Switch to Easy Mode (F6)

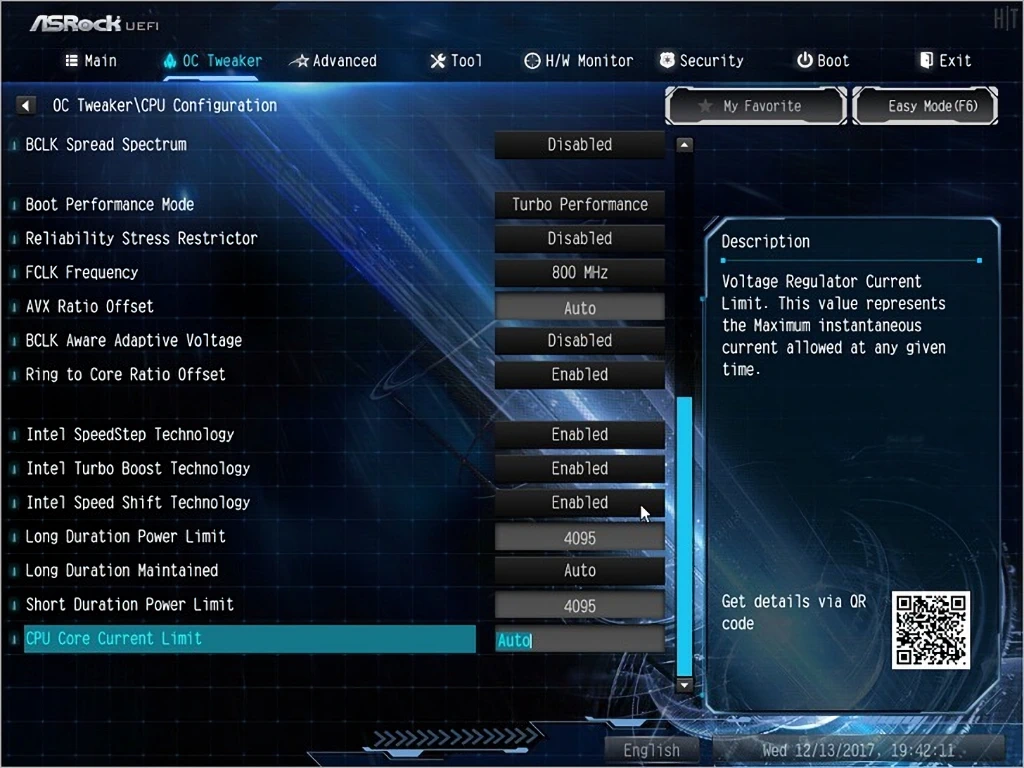click(x=925, y=106)
